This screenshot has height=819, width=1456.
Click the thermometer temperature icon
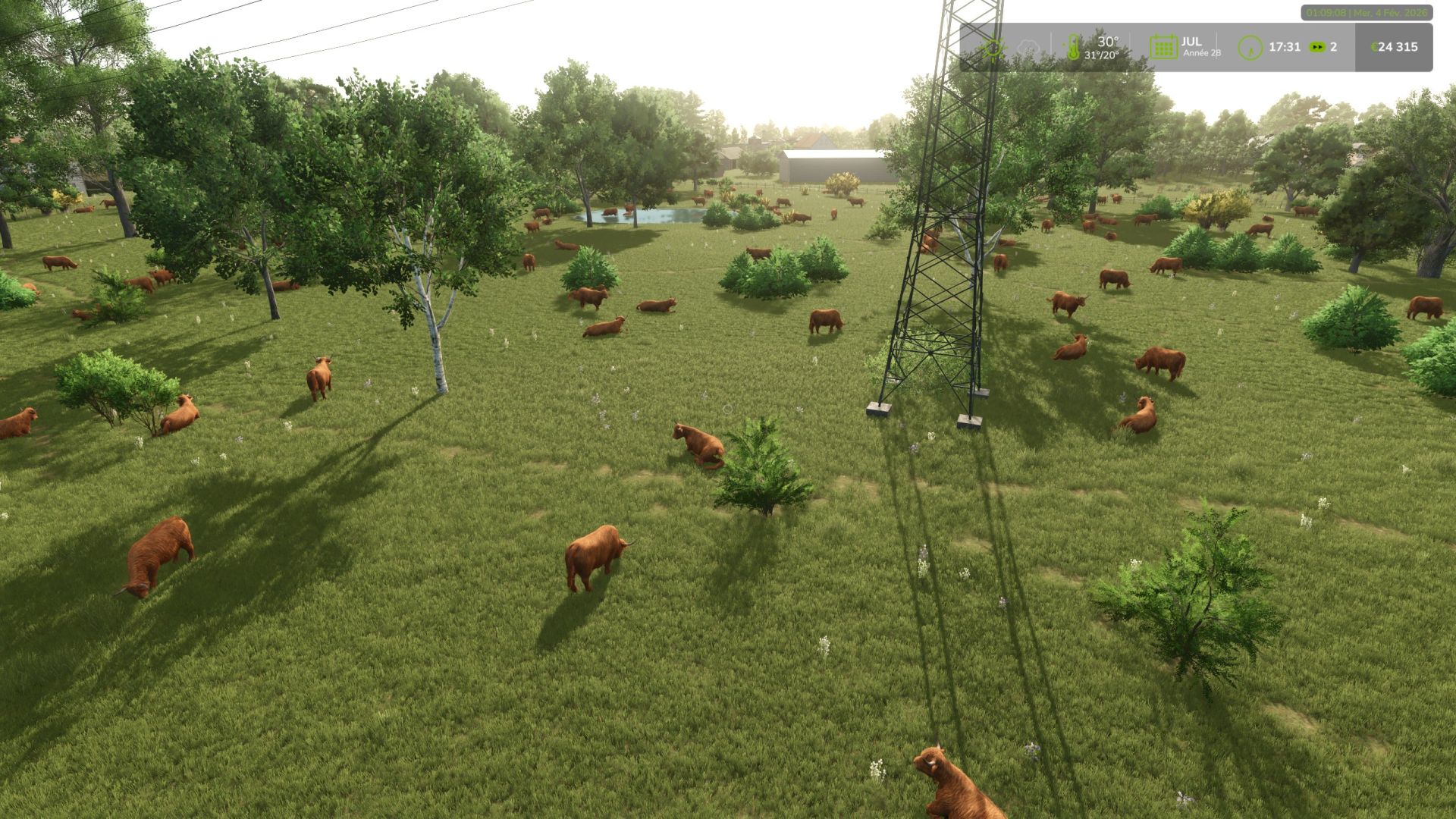(1074, 45)
